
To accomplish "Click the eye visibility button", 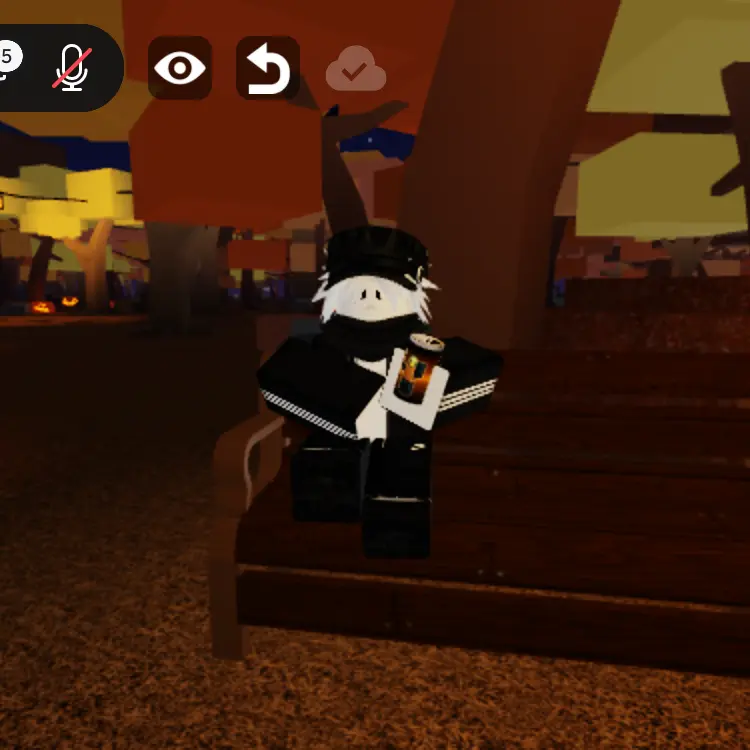I will 180,68.
